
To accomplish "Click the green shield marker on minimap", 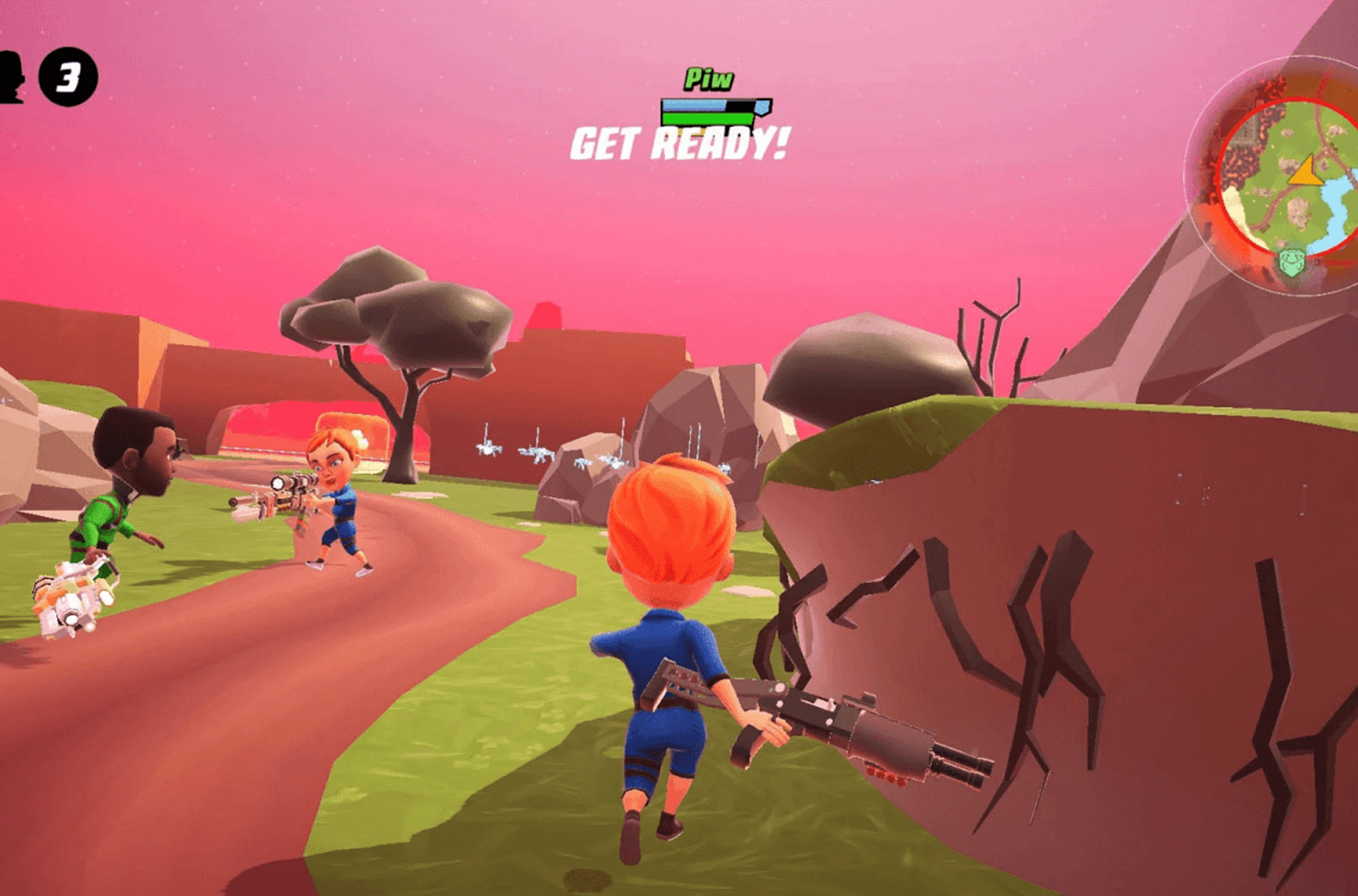I will pyautogui.click(x=1291, y=260).
